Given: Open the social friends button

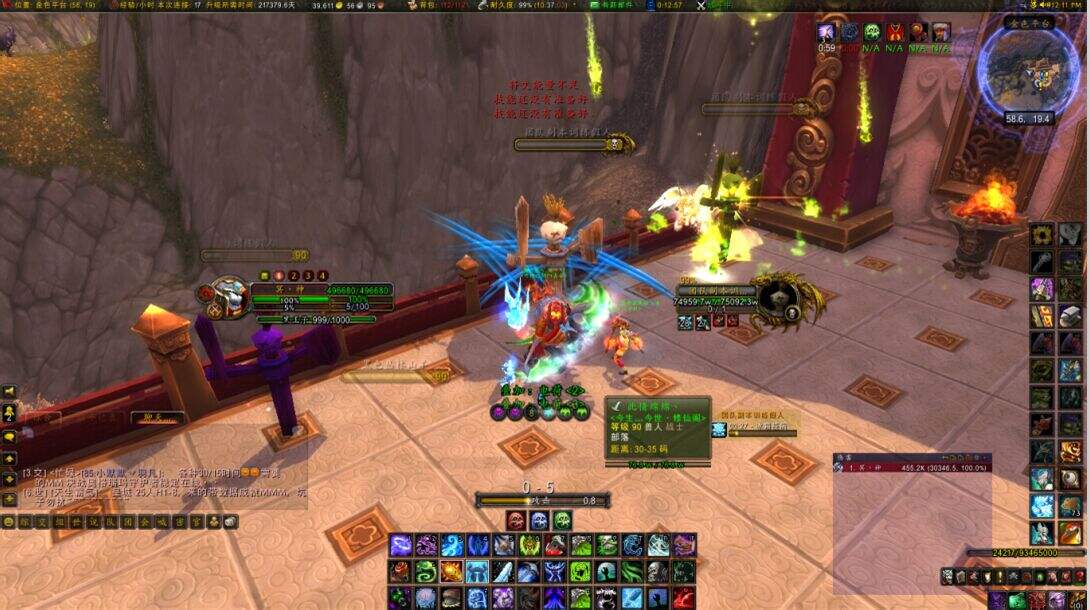Looking at the screenshot, I should click(9, 413).
